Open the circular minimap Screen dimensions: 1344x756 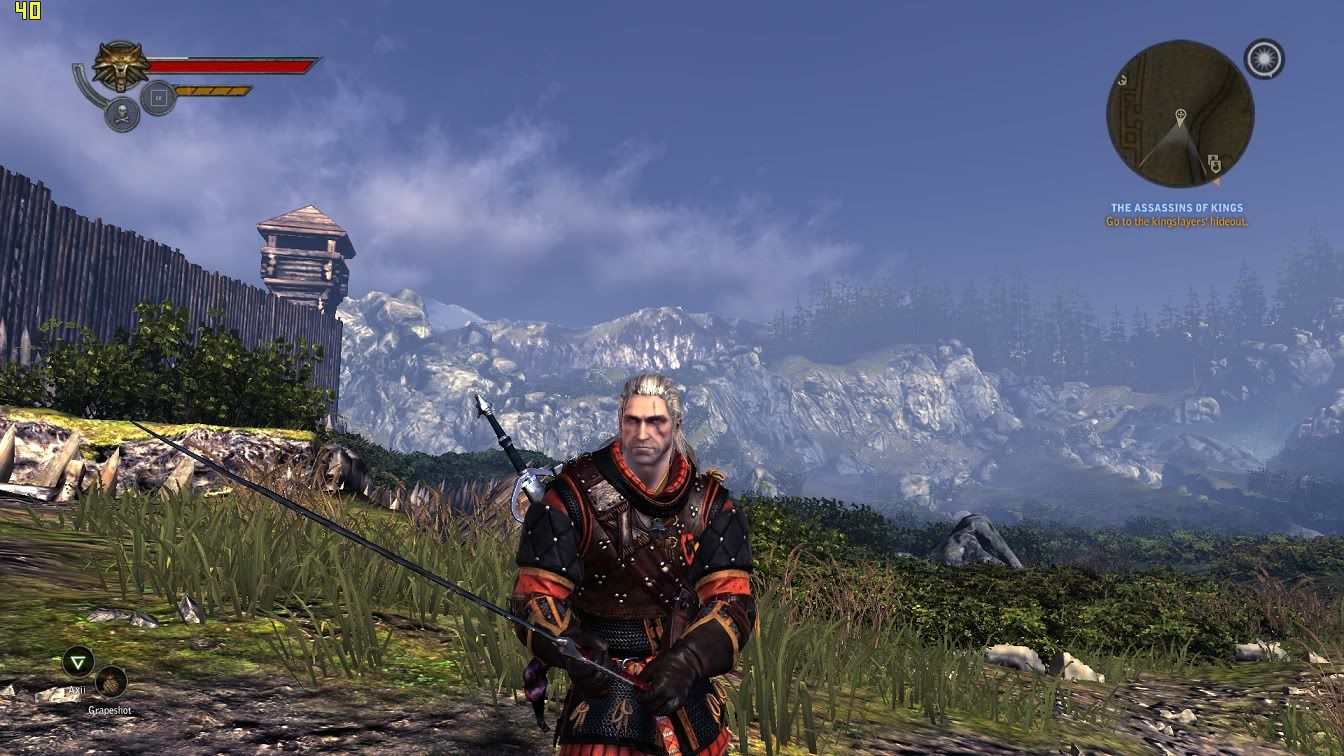point(1180,113)
